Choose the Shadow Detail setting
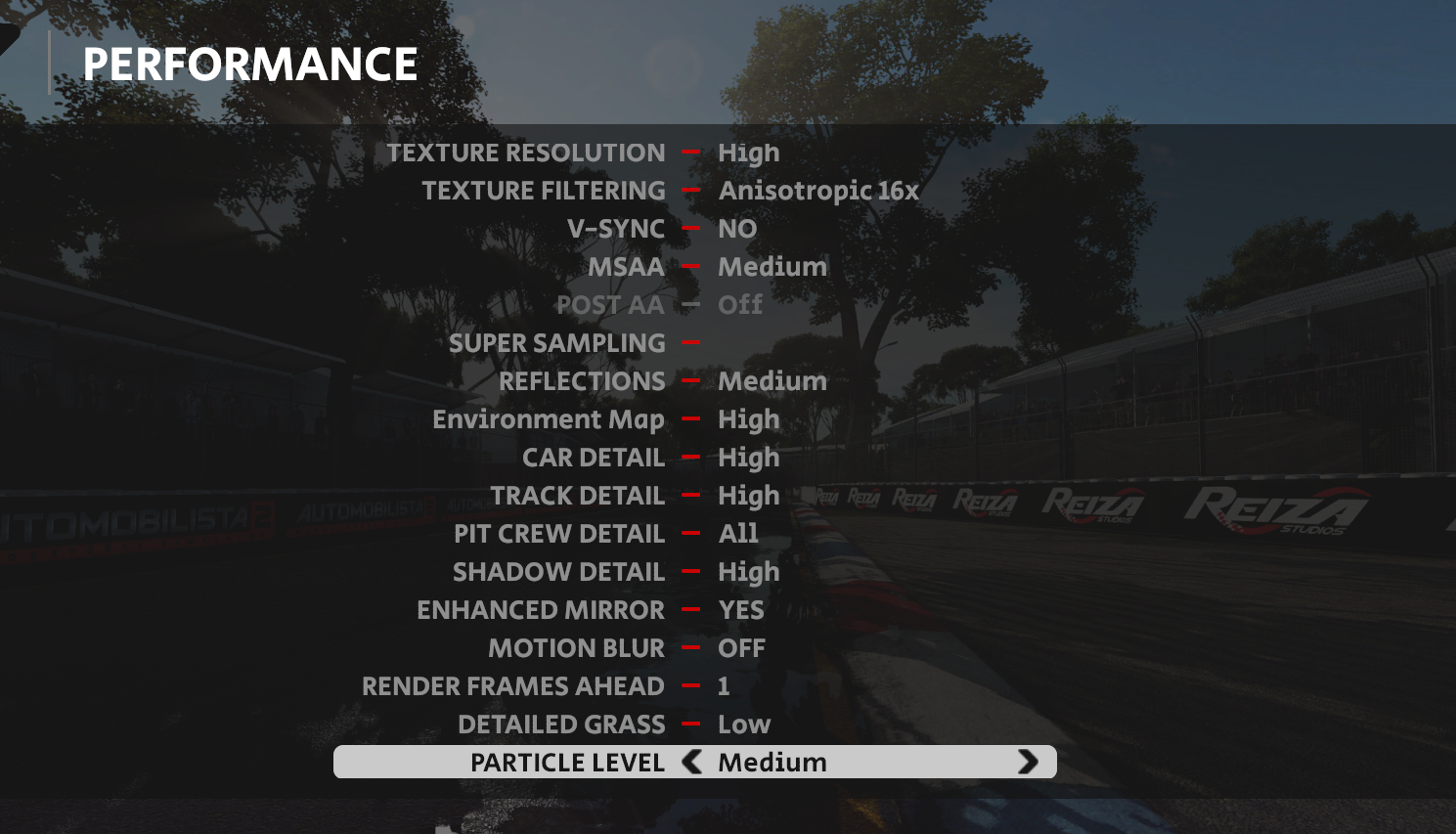Viewport: 1456px width, 834px height. coord(558,572)
